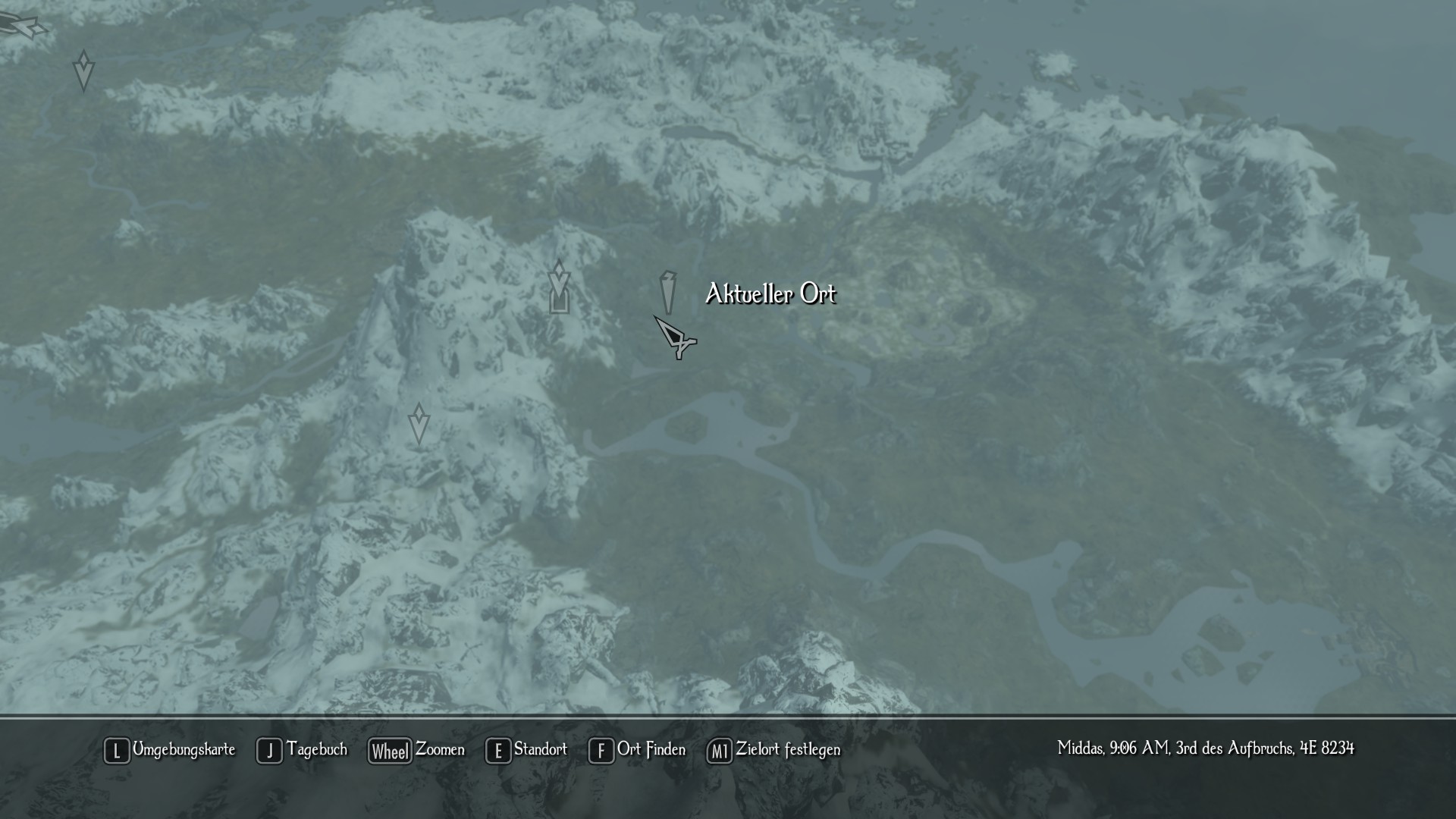Choose the Ort Finden option
Viewport: 1456px width, 819px height.
click(638, 750)
